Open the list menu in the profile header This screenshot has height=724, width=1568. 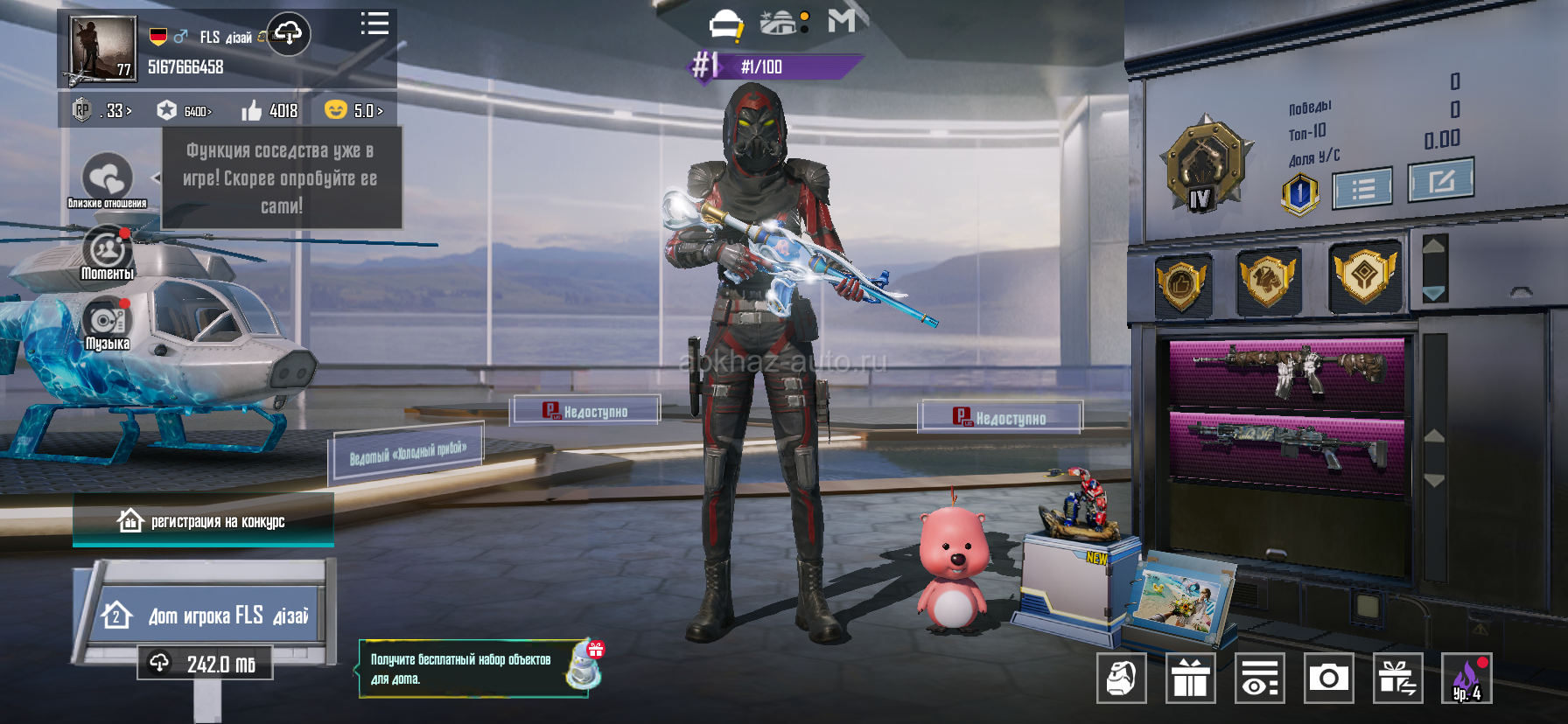(x=374, y=24)
